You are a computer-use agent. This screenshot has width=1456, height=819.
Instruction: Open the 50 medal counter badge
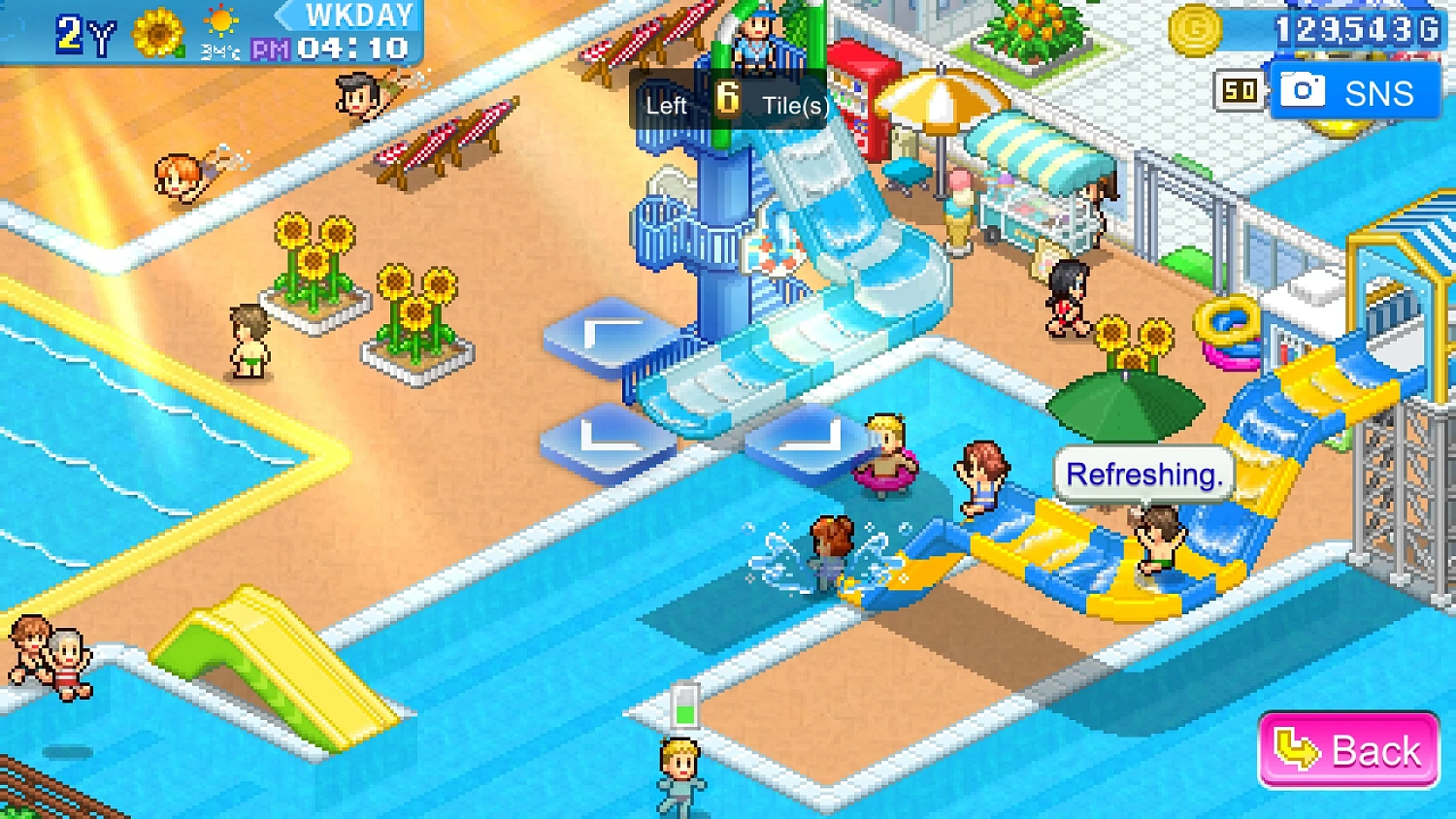point(1240,89)
